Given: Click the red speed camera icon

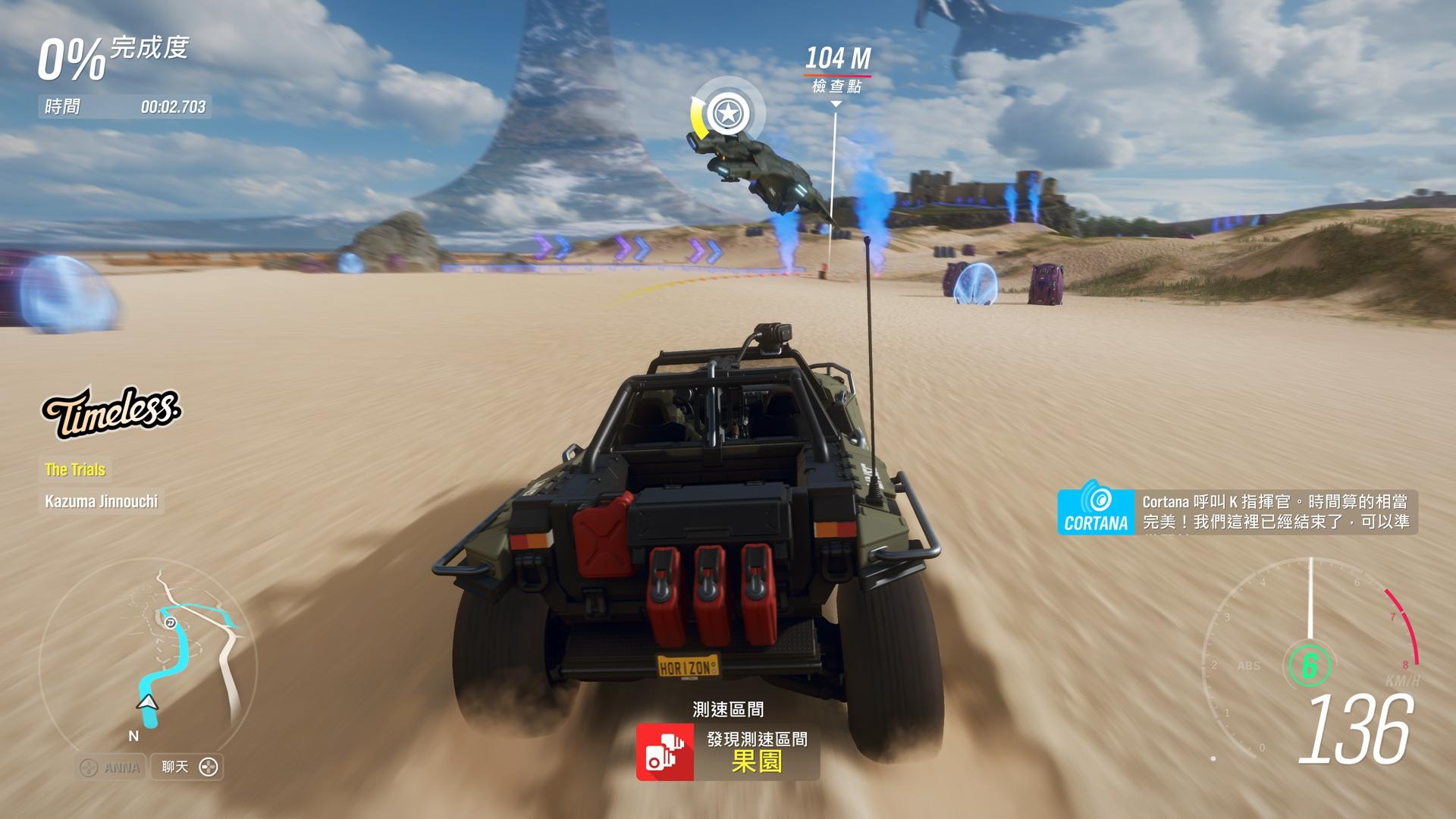Looking at the screenshot, I should (665, 752).
